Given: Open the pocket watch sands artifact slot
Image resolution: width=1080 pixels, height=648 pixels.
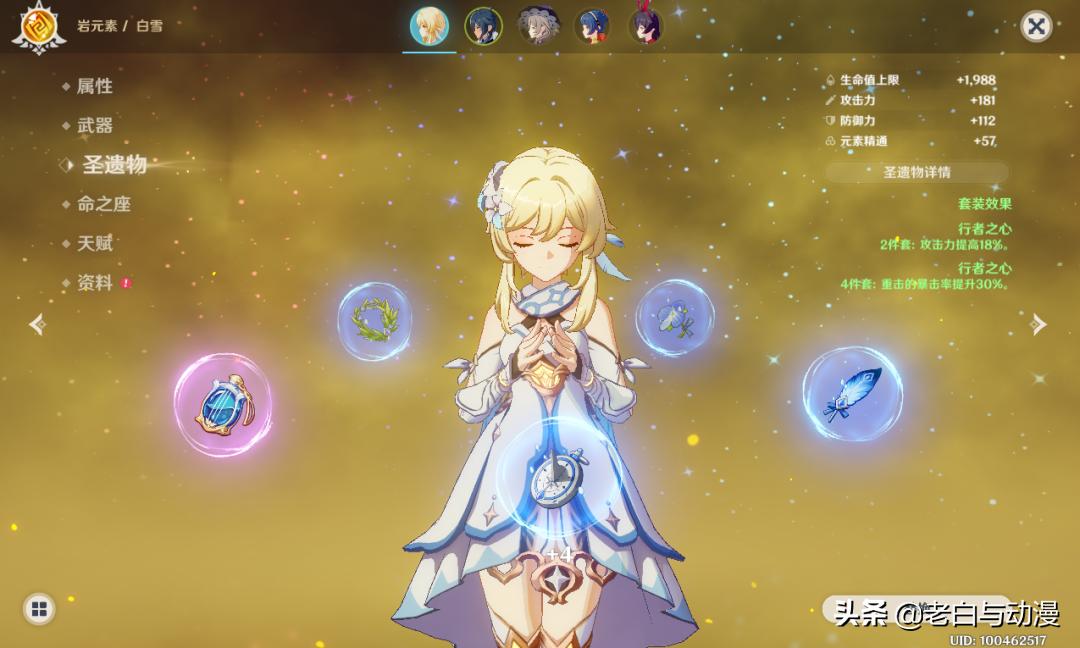Looking at the screenshot, I should pyautogui.click(x=545, y=477).
